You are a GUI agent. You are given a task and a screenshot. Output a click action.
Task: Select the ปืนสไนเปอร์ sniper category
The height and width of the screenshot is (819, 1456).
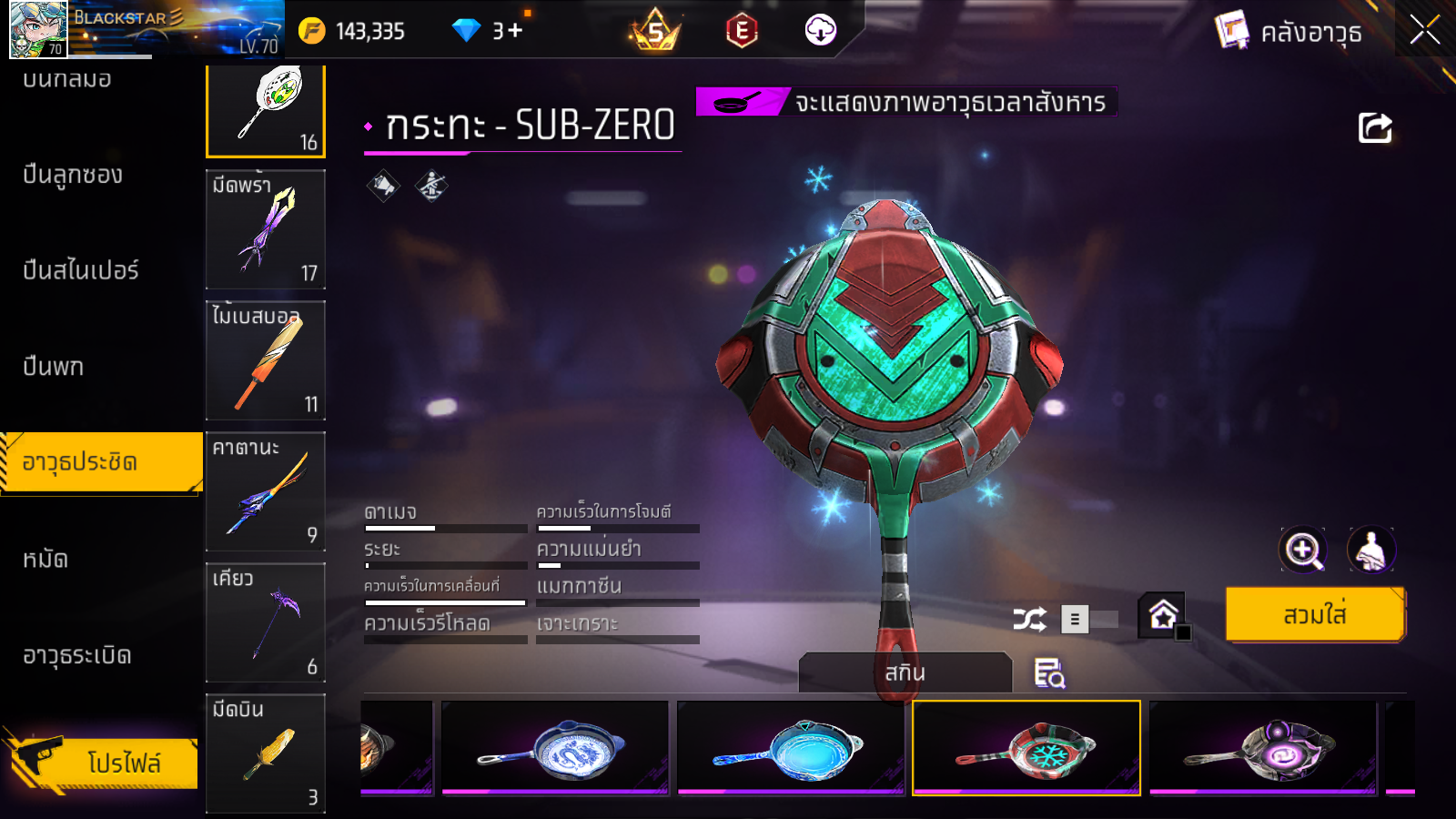tap(81, 270)
